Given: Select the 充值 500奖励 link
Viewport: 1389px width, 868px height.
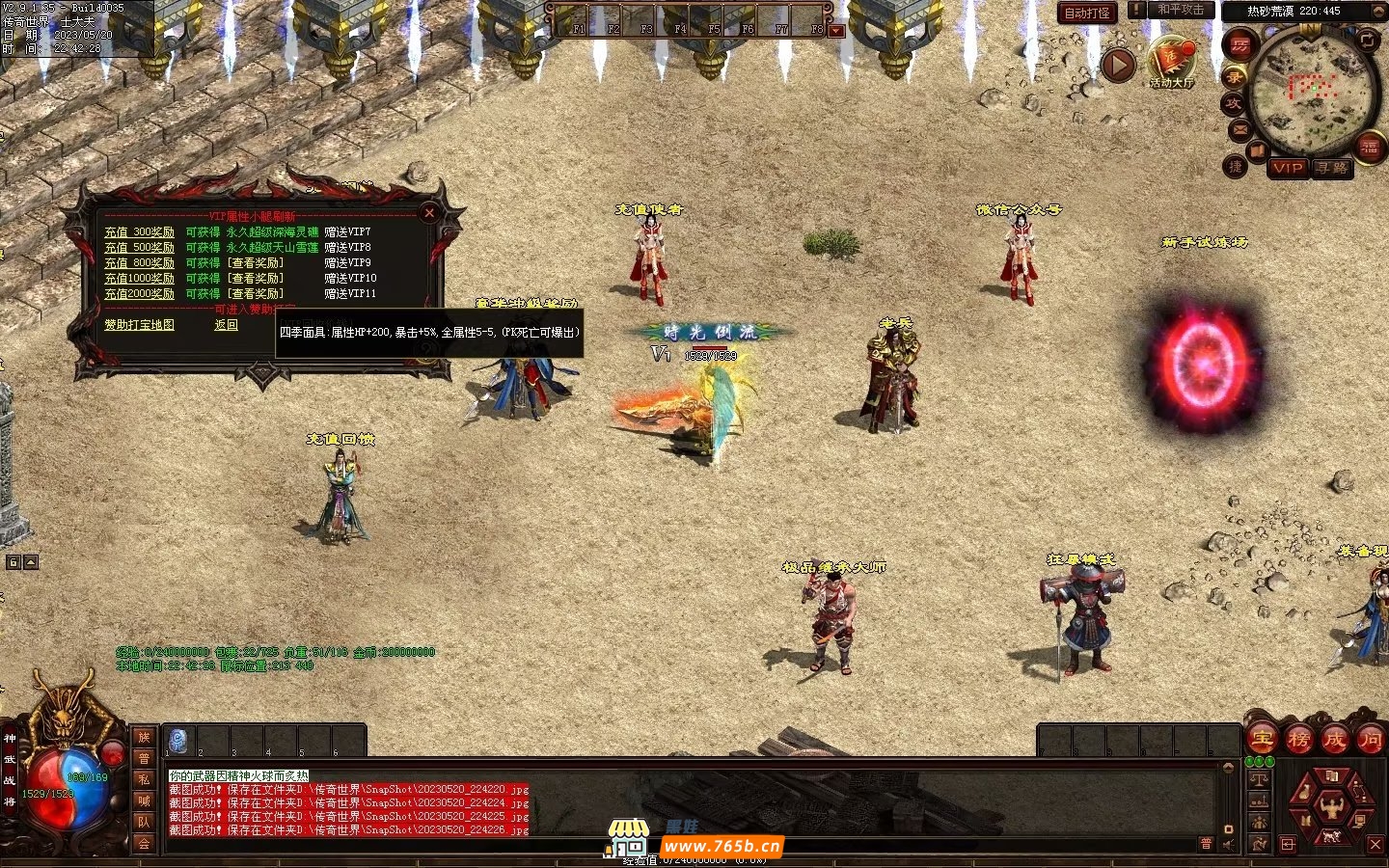Looking at the screenshot, I should (x=140, y=248).
